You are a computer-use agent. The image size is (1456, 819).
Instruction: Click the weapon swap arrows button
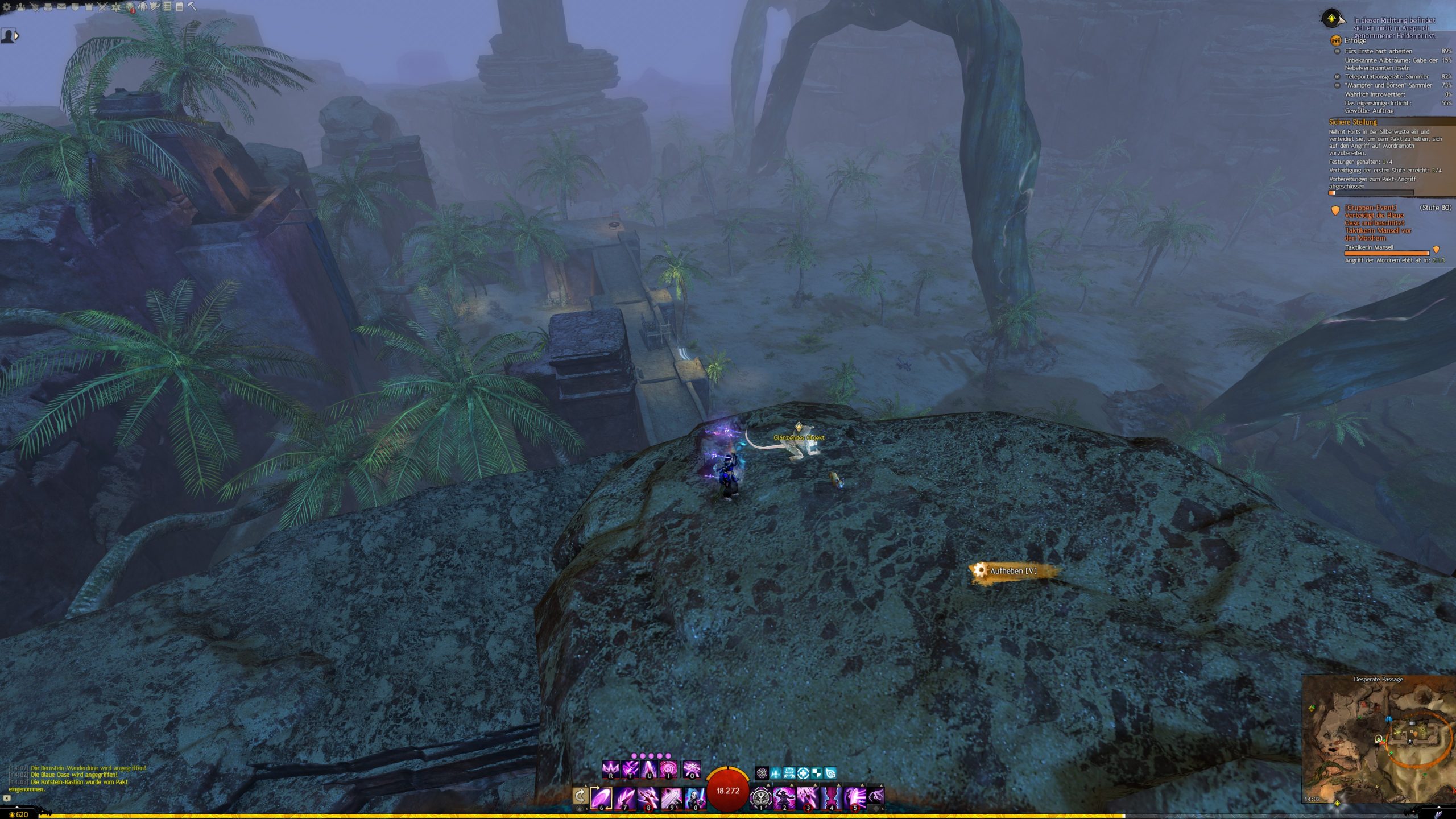(x=580, y=796)
